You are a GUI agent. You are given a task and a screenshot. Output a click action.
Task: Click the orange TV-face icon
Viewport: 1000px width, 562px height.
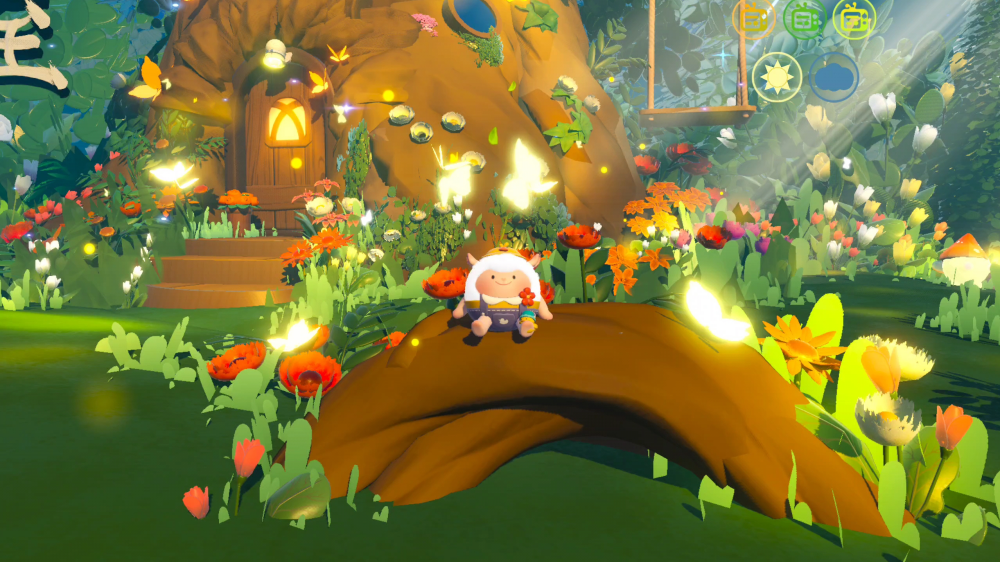click(753, 17)
